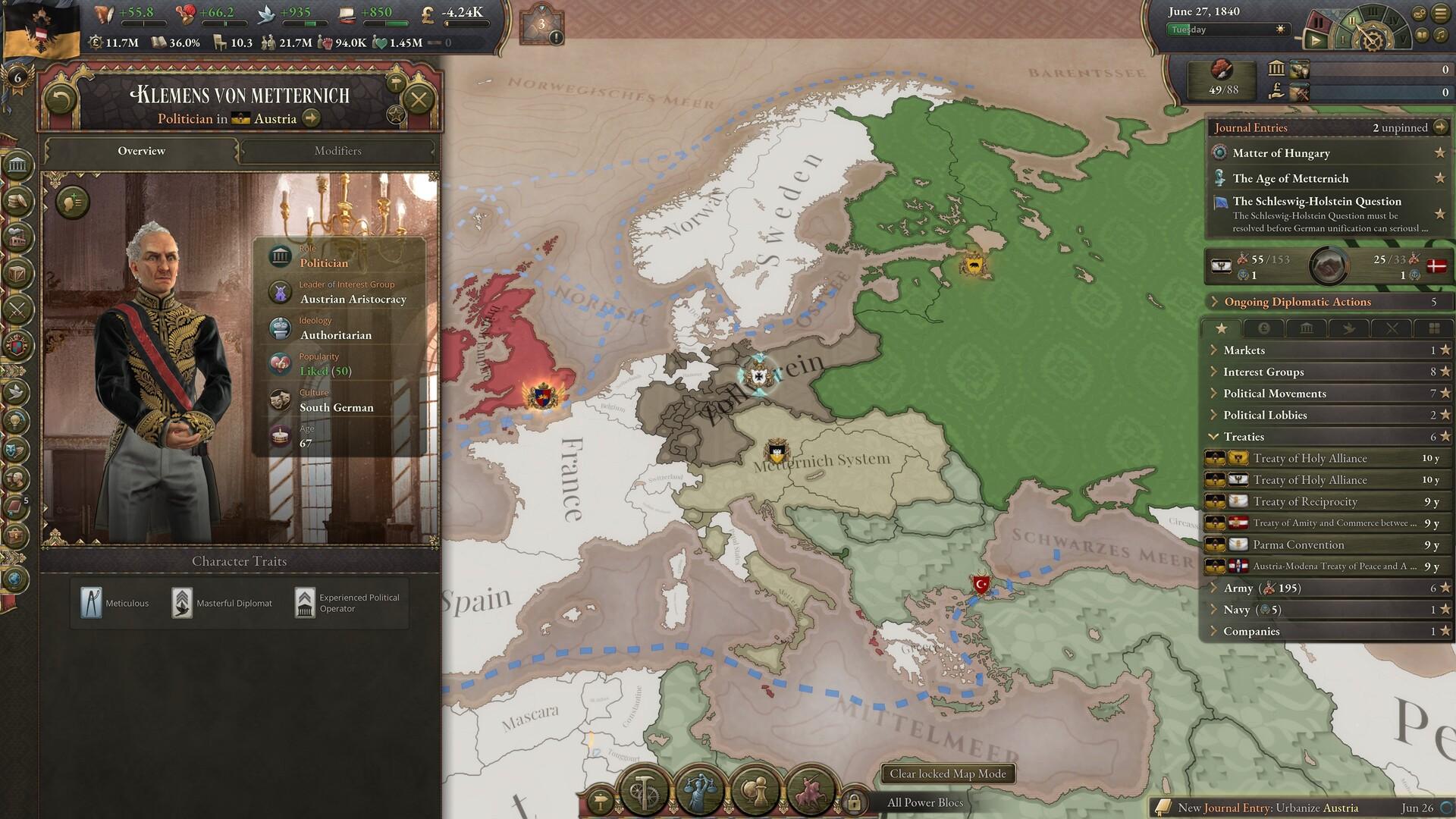
Task: Pin the Matter of Hungary journal entry
Action: (1439, 152)
